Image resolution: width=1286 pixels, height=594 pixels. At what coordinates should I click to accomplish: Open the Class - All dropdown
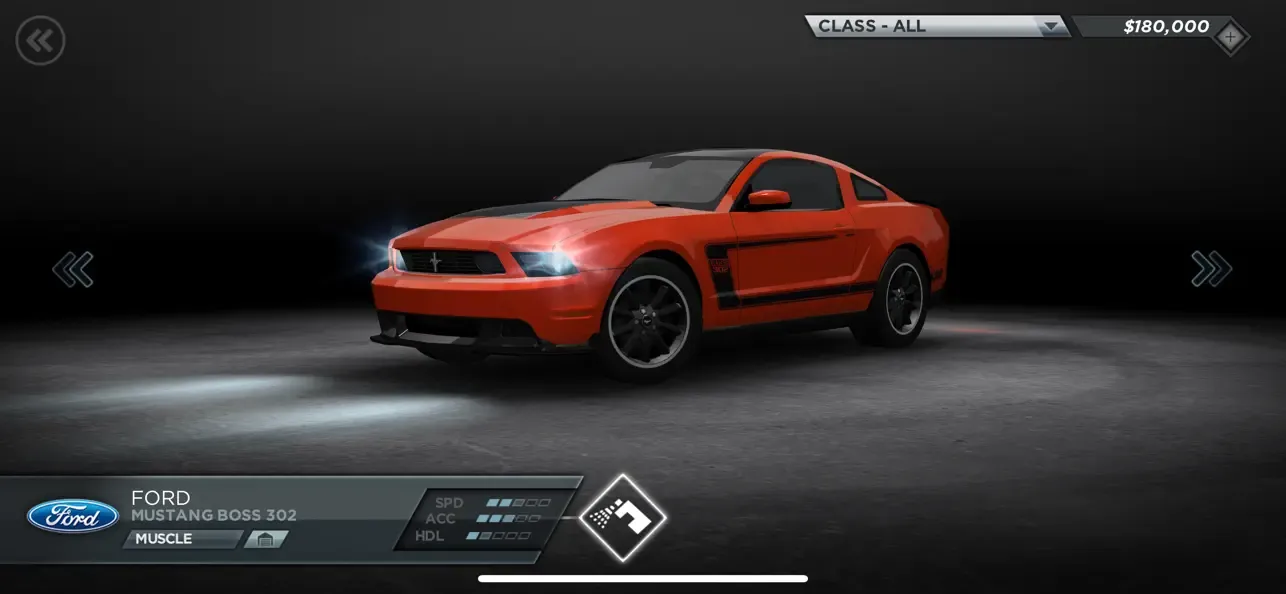point(937,27)
